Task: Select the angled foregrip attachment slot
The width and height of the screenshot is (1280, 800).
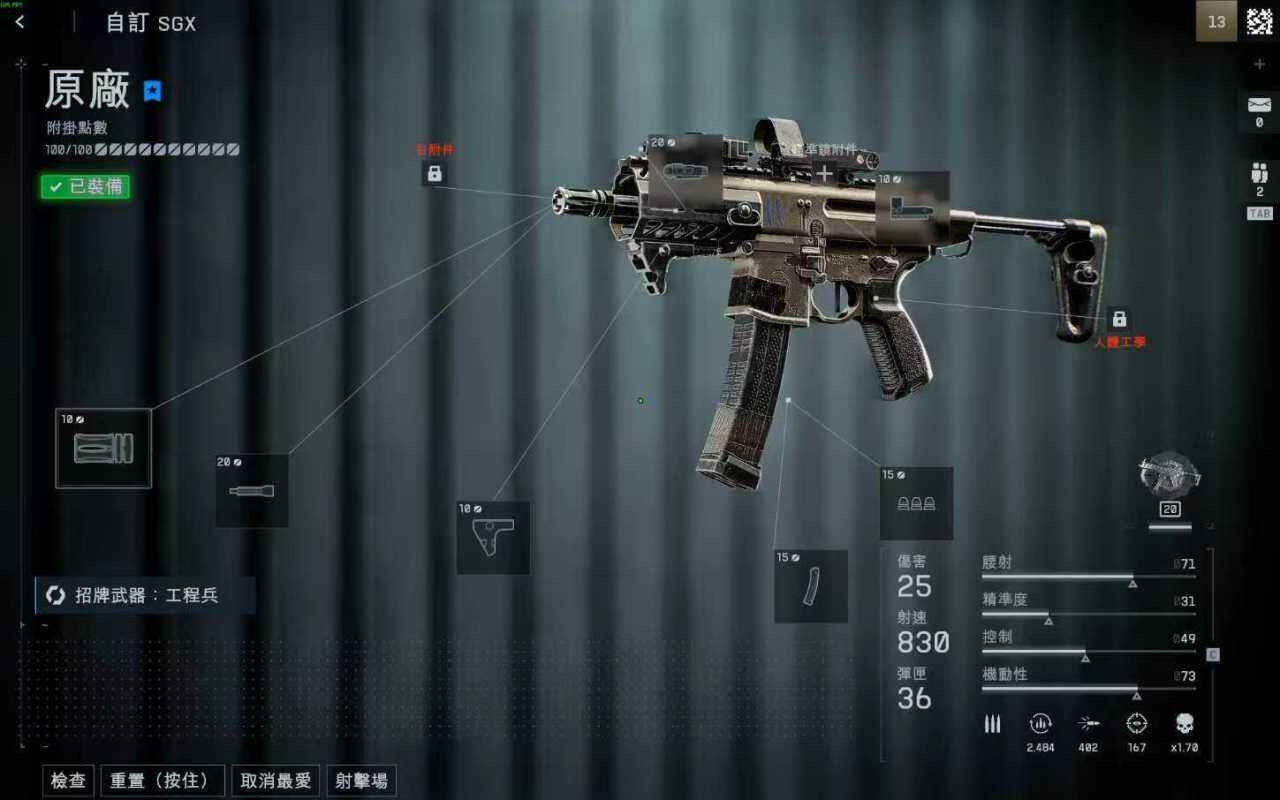Action: pyautogui.click(x=493, y=538)
